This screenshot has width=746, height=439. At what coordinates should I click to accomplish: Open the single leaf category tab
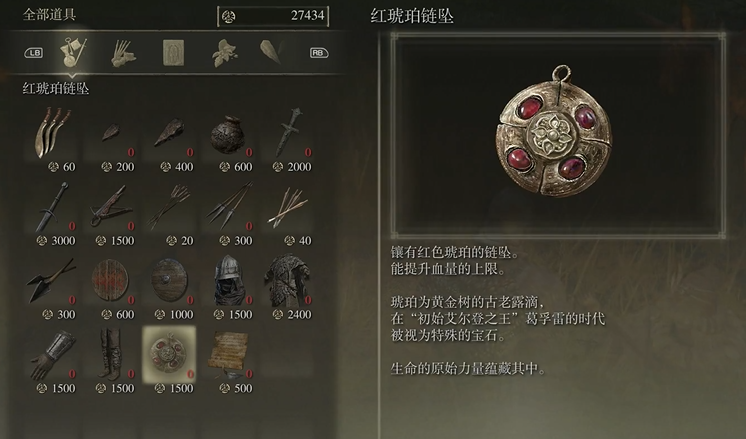click(271, 52)
